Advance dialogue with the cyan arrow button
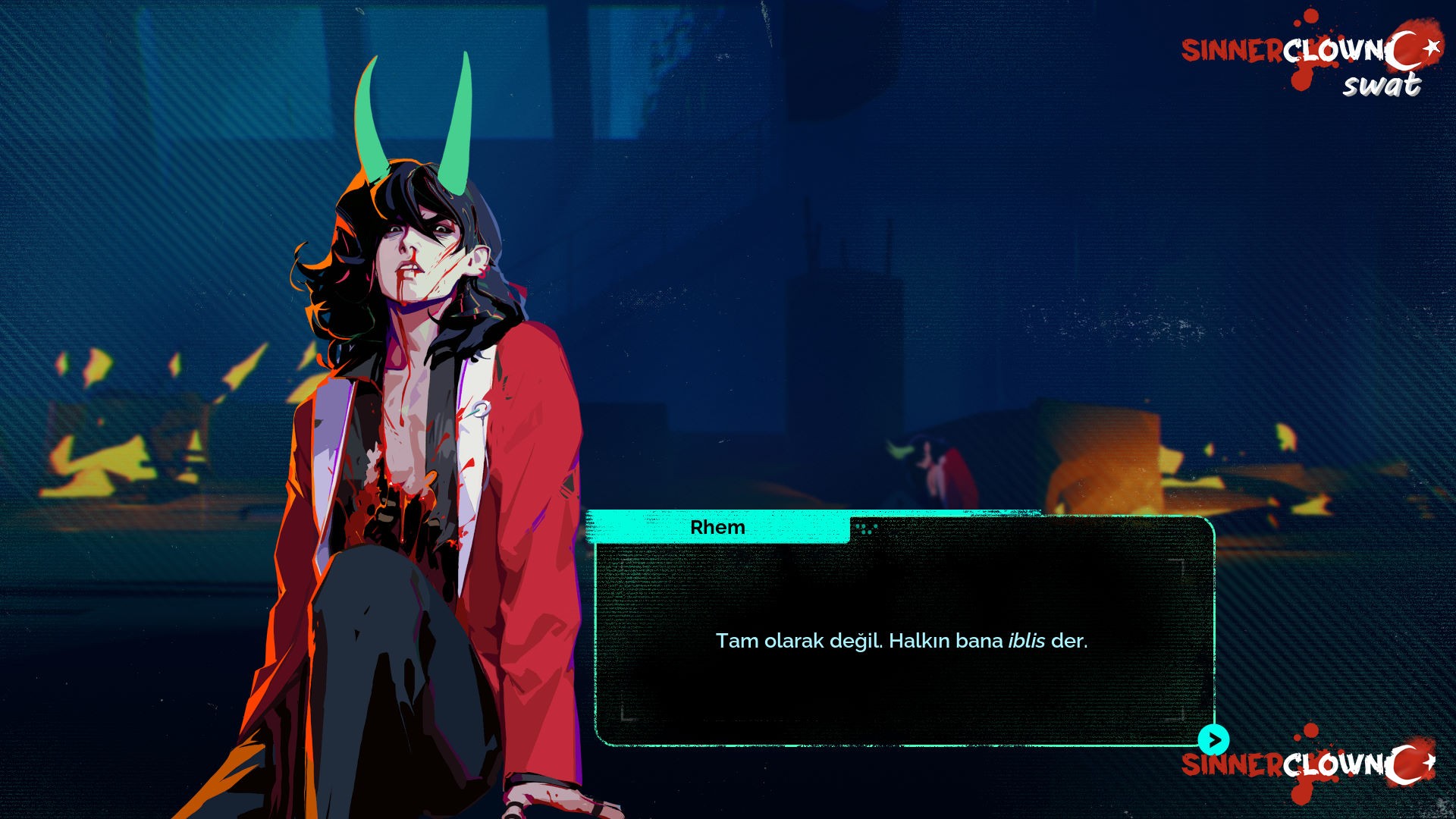Viewport: 1456px width, 819px height. pyautogui.click(x=1213, y=739)
